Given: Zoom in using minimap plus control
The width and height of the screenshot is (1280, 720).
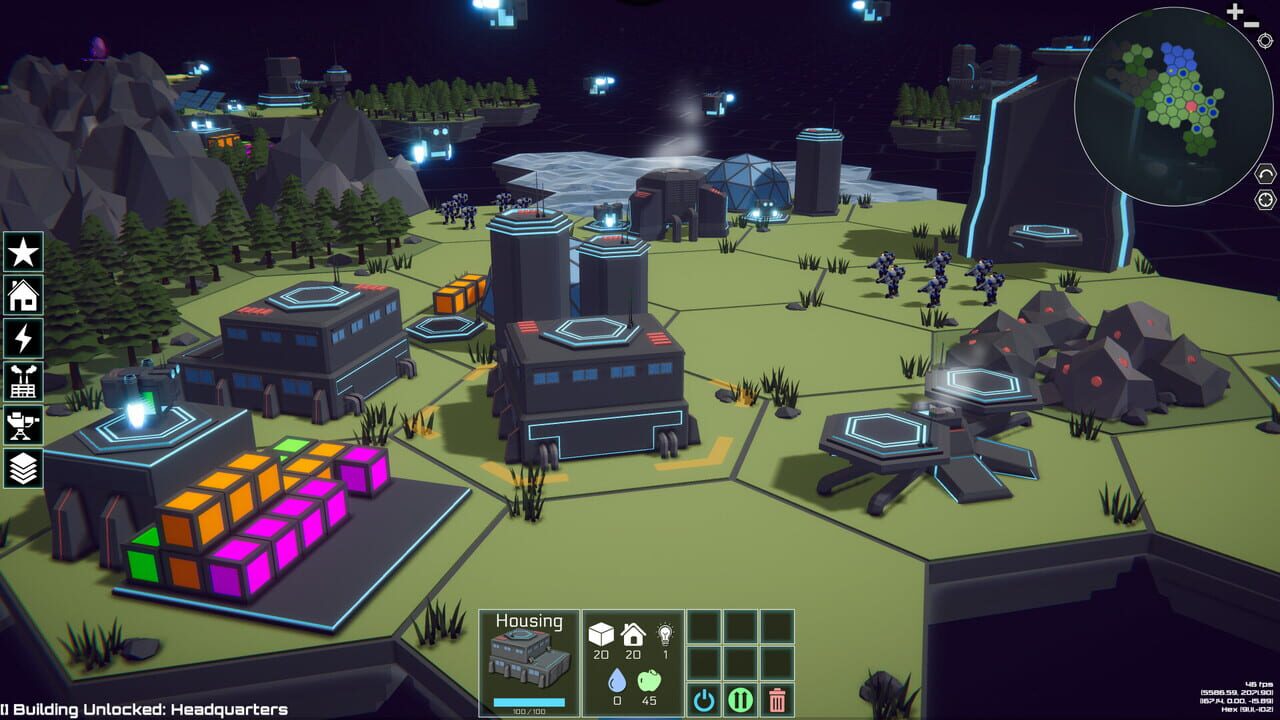Looking at the screenshot, I should [x=1234, y=11].
